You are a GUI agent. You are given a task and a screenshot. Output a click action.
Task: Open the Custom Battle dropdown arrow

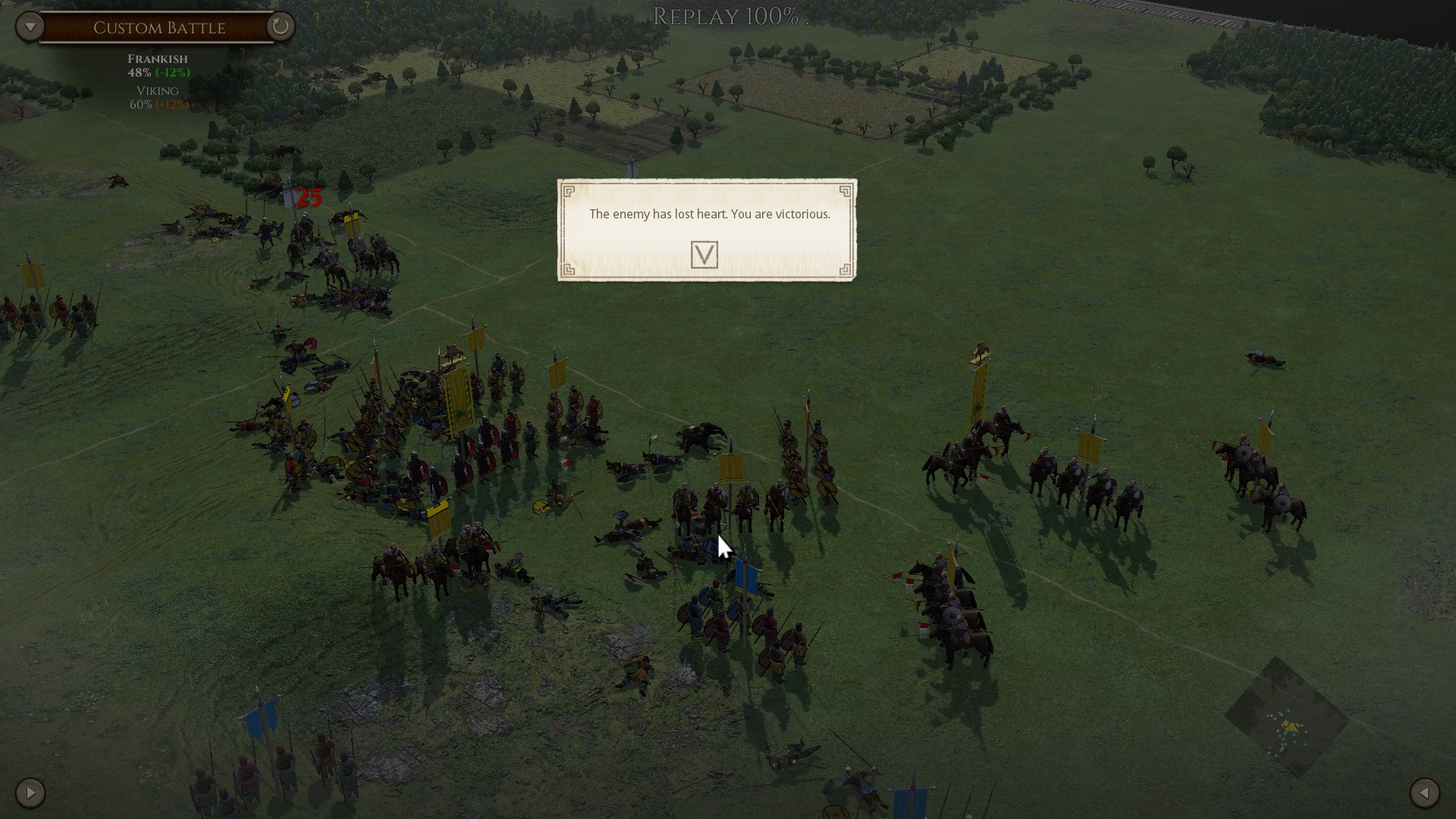pyautogui.click(x=30, y=27)
